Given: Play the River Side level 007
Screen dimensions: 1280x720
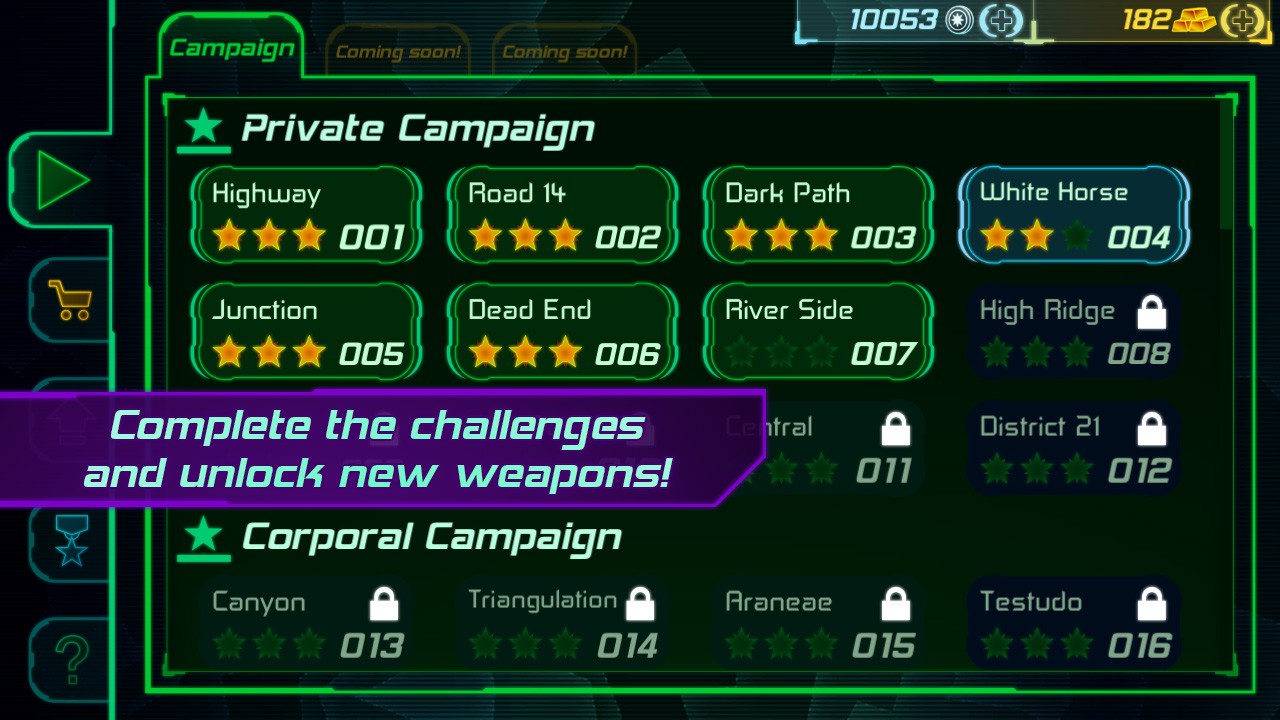Looking at the screenshot, I should [819, 333].
